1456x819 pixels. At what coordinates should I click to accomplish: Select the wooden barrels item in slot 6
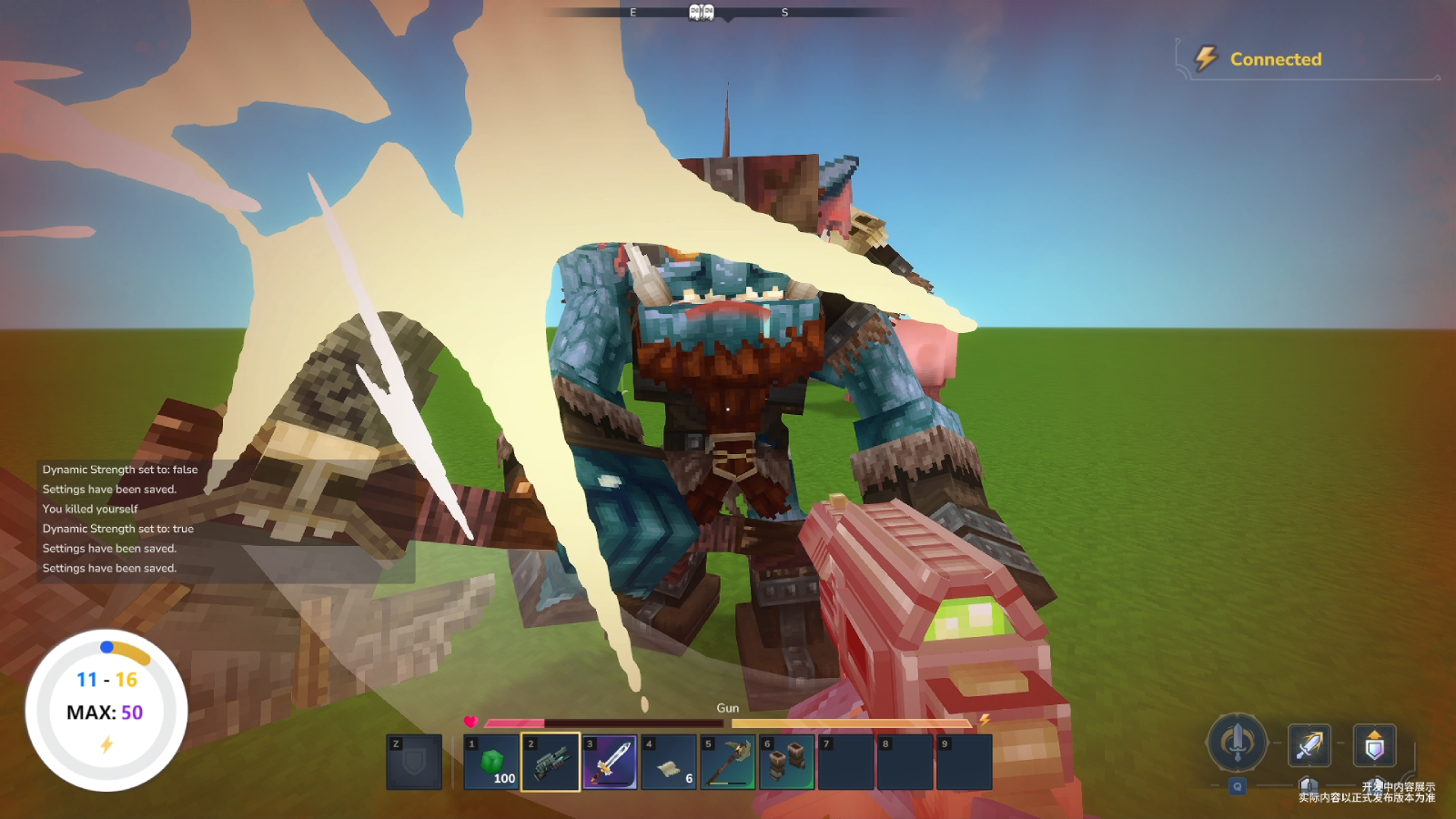click(787, 762)
